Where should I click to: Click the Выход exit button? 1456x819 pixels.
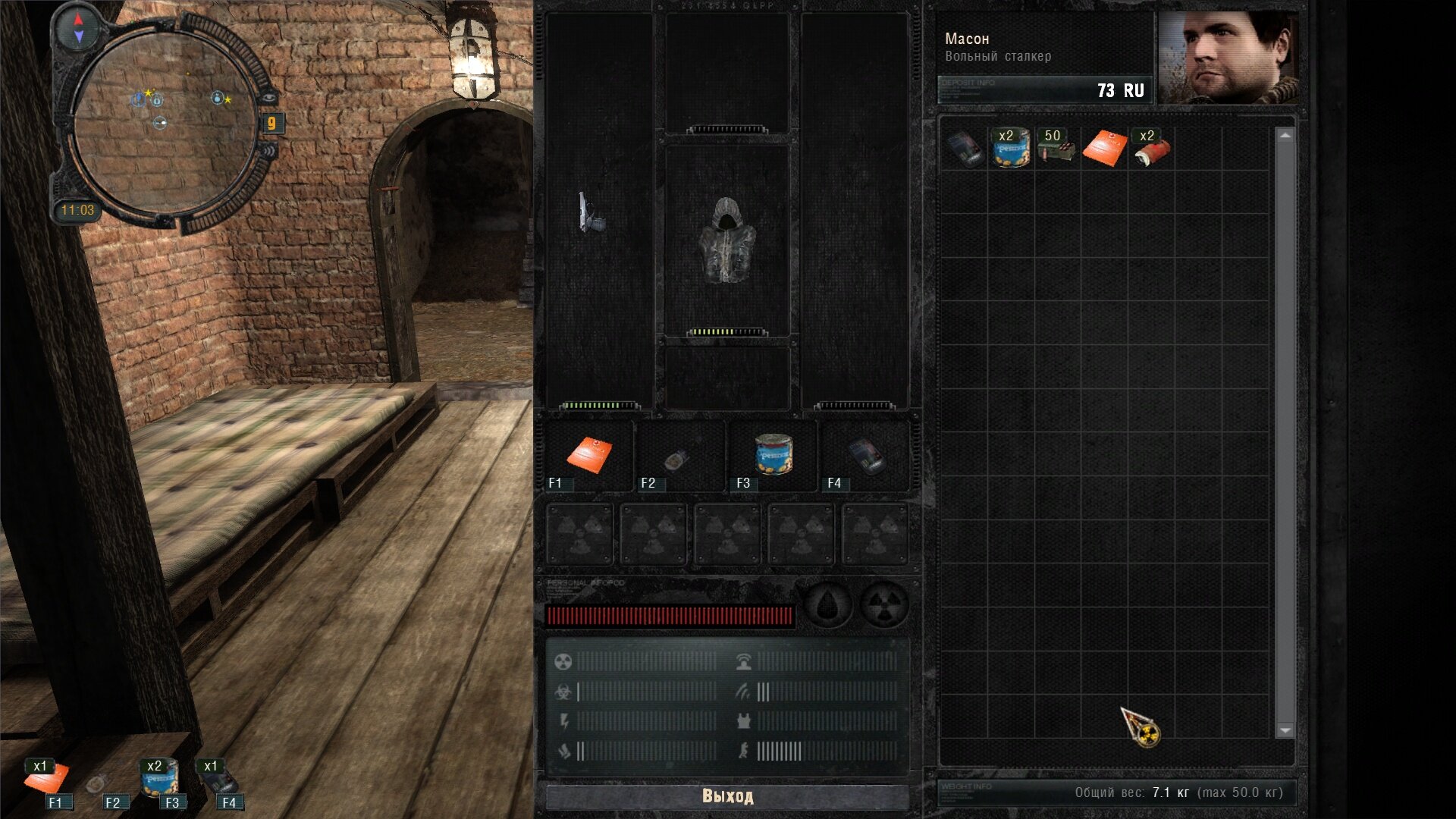pos(727,796)
